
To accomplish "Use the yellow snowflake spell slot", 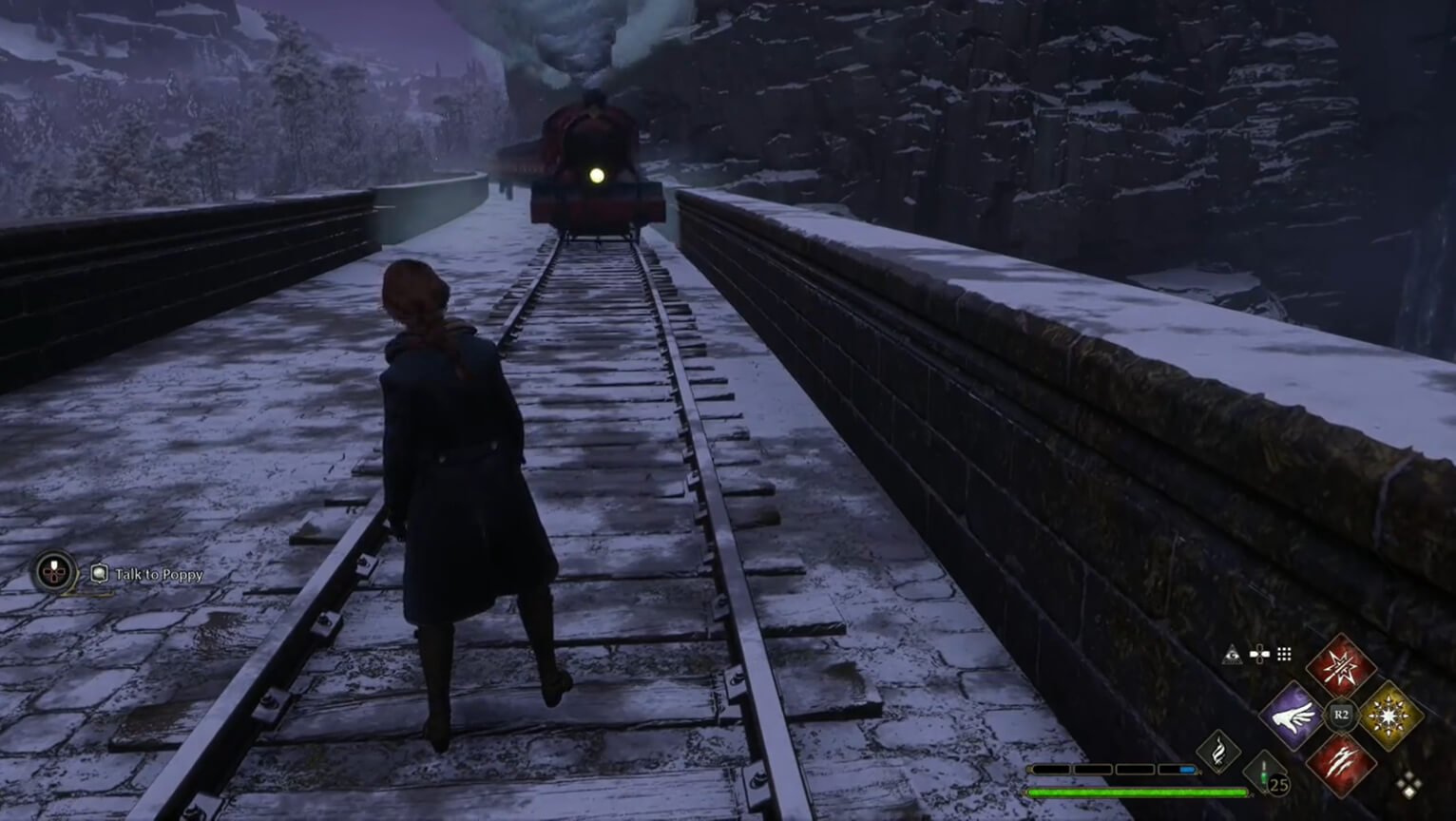I will pos(1389,716).
